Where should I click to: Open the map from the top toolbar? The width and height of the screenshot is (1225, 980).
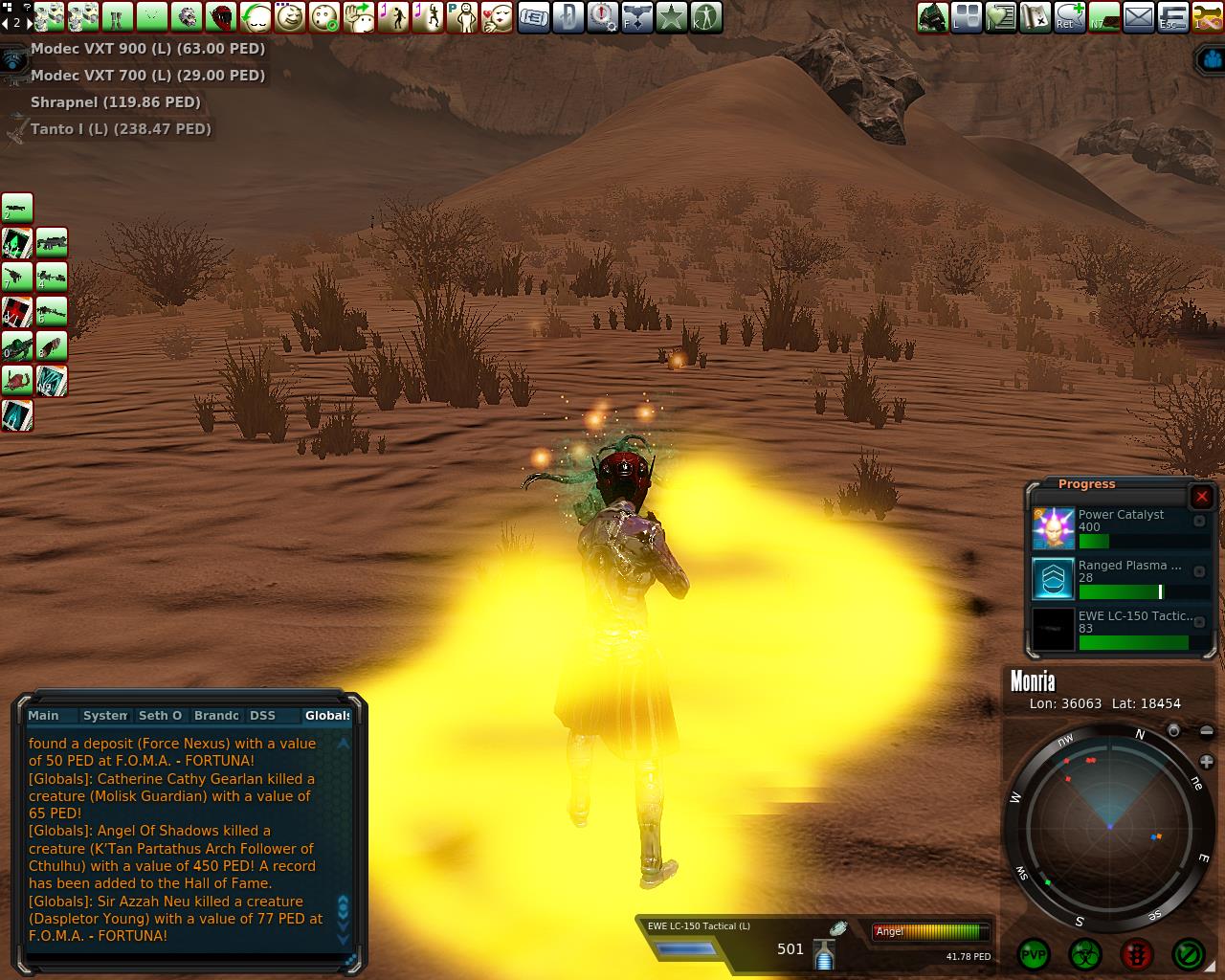point(1036,17)
